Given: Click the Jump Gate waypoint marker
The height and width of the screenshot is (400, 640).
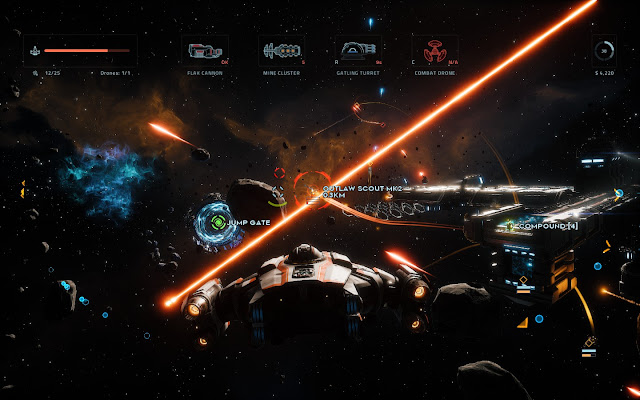Looking at the screenshot, I should (x=212, y=221).
